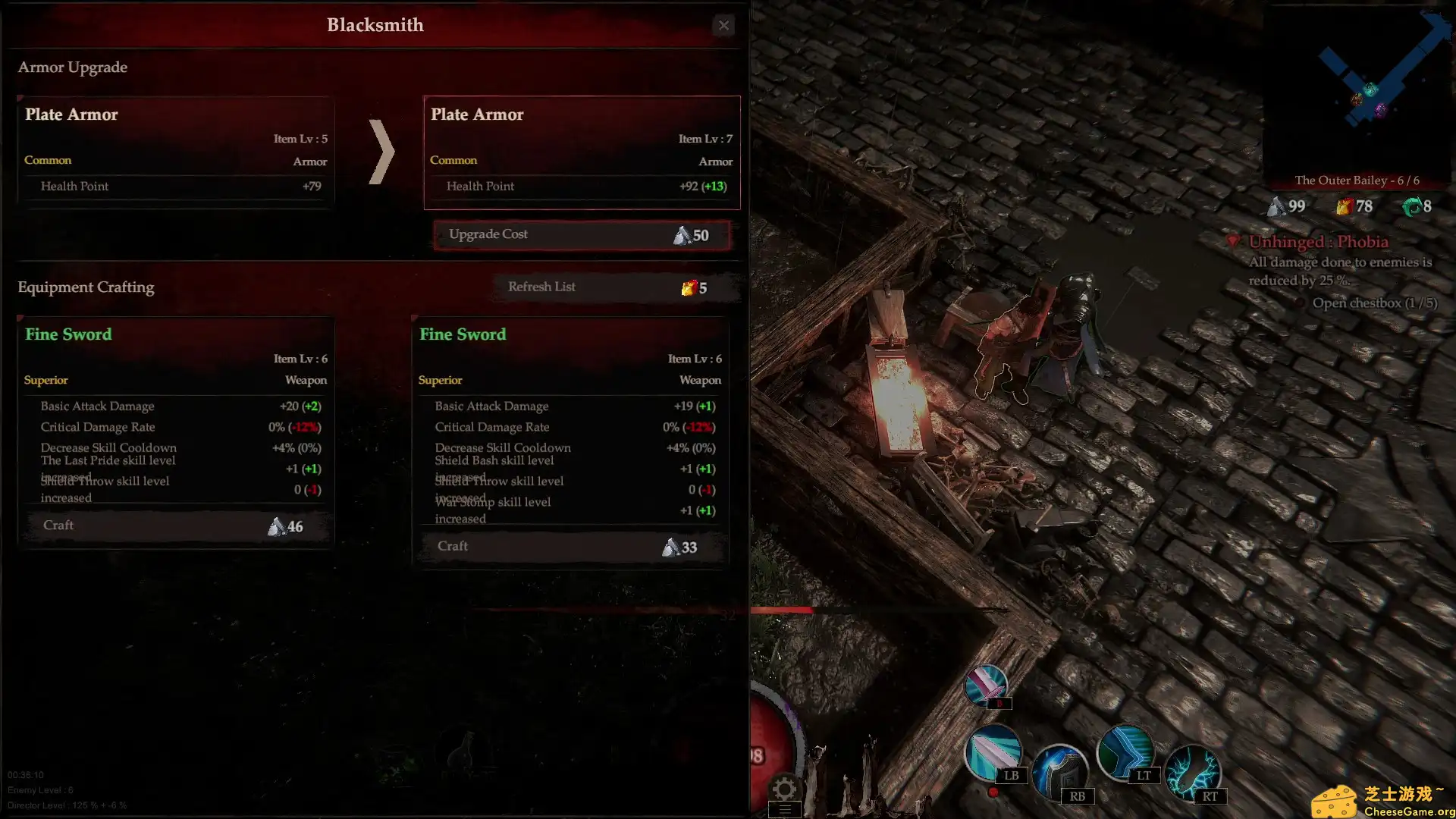Craft the Fine Sword costing 33

point(570,547)
